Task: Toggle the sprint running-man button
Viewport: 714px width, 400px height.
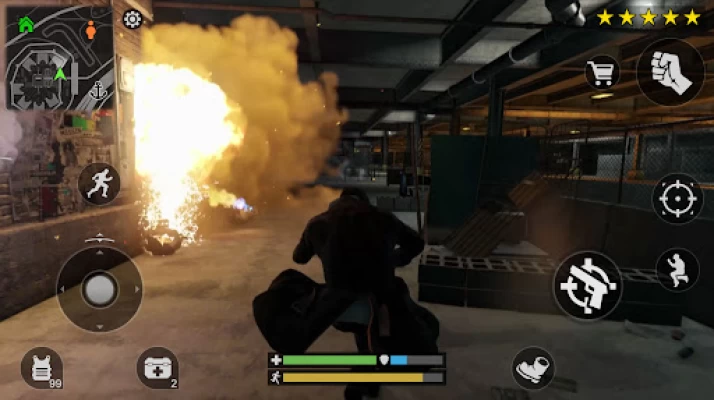Action: [100, 184]
